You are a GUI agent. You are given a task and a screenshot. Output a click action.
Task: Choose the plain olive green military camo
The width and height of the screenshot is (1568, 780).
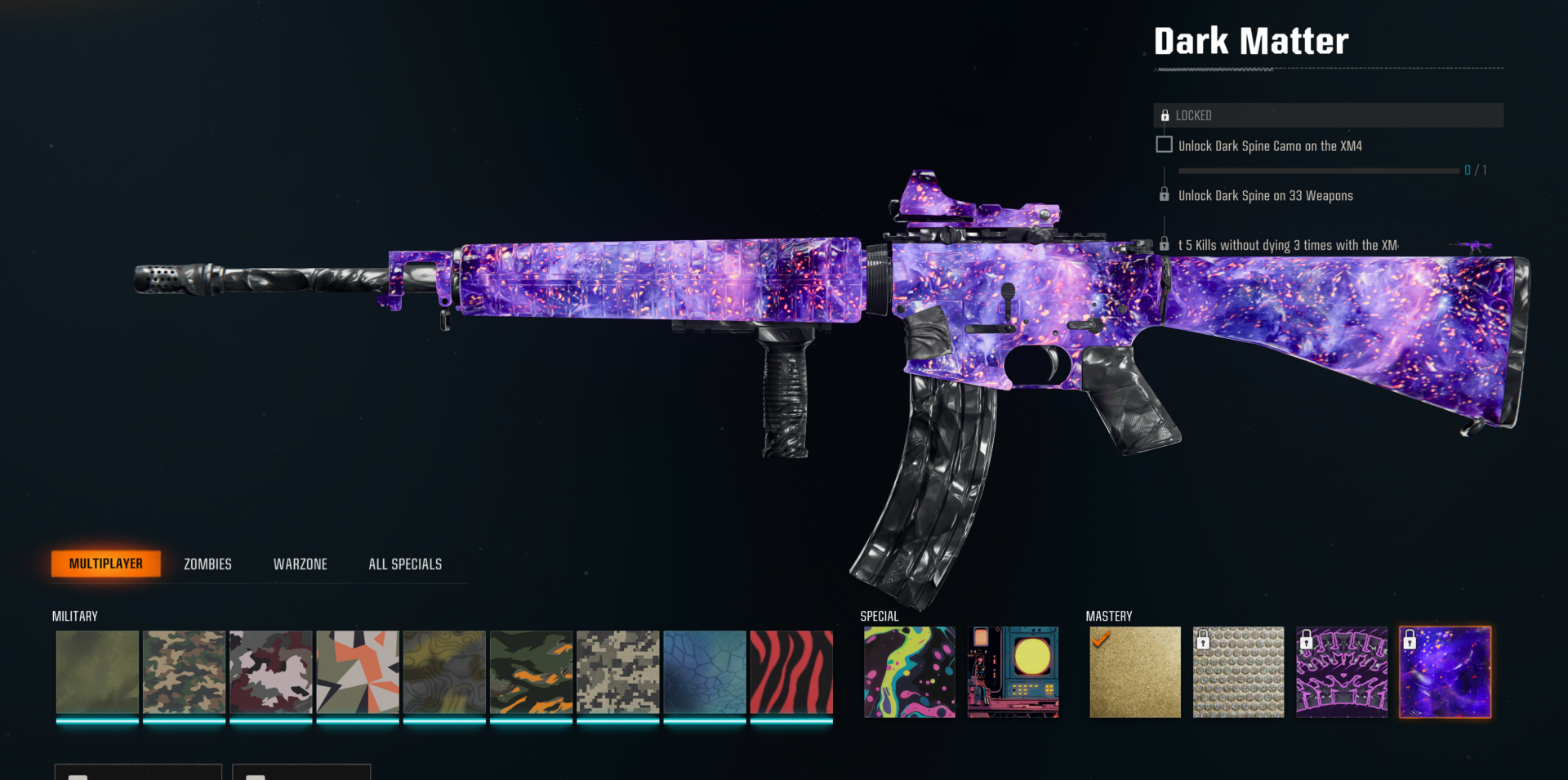point(97,672)
